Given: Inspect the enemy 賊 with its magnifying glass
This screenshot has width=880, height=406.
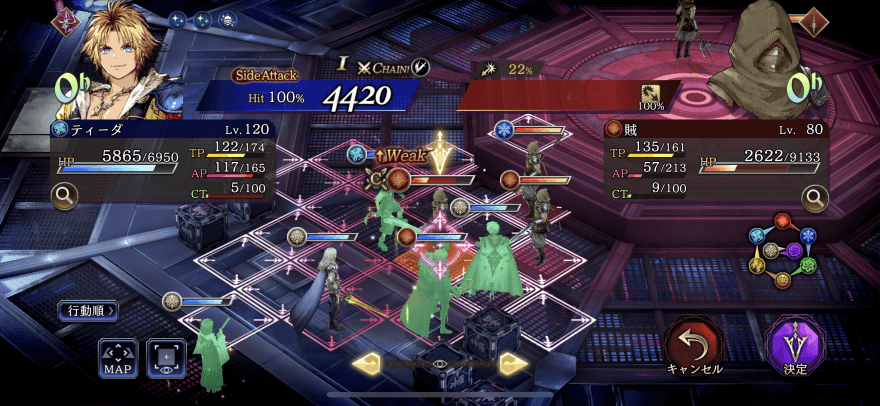Looking at the screenshot, I should (x=815, y=198).
